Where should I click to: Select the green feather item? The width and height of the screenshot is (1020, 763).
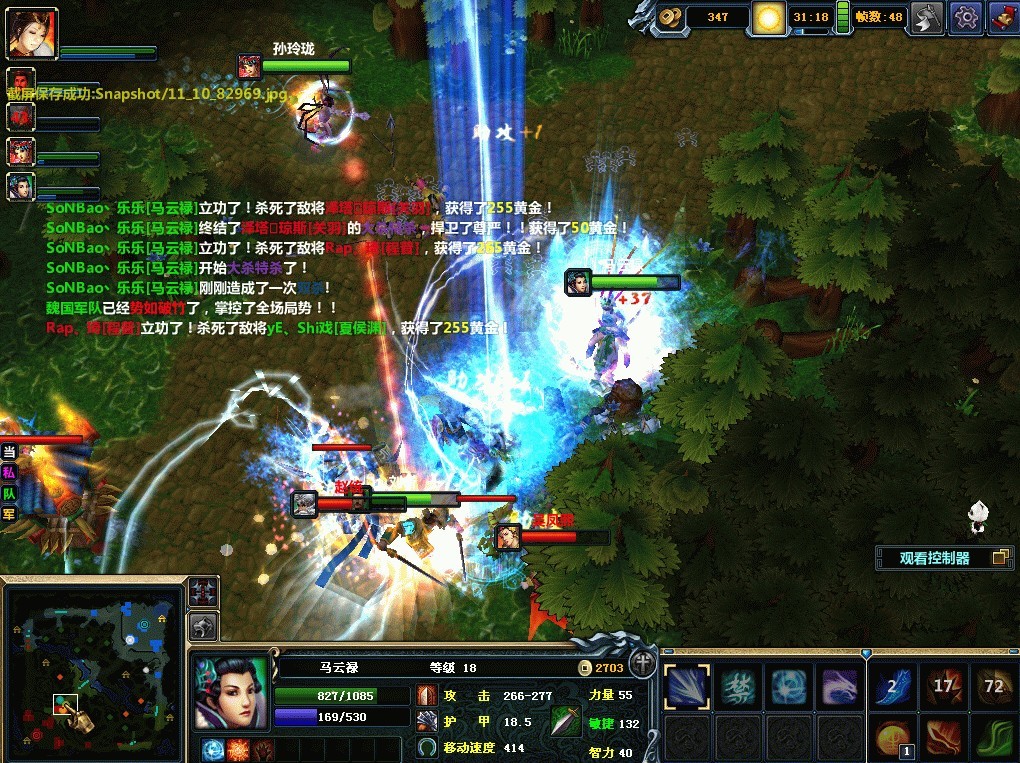(x=993, y=738)
